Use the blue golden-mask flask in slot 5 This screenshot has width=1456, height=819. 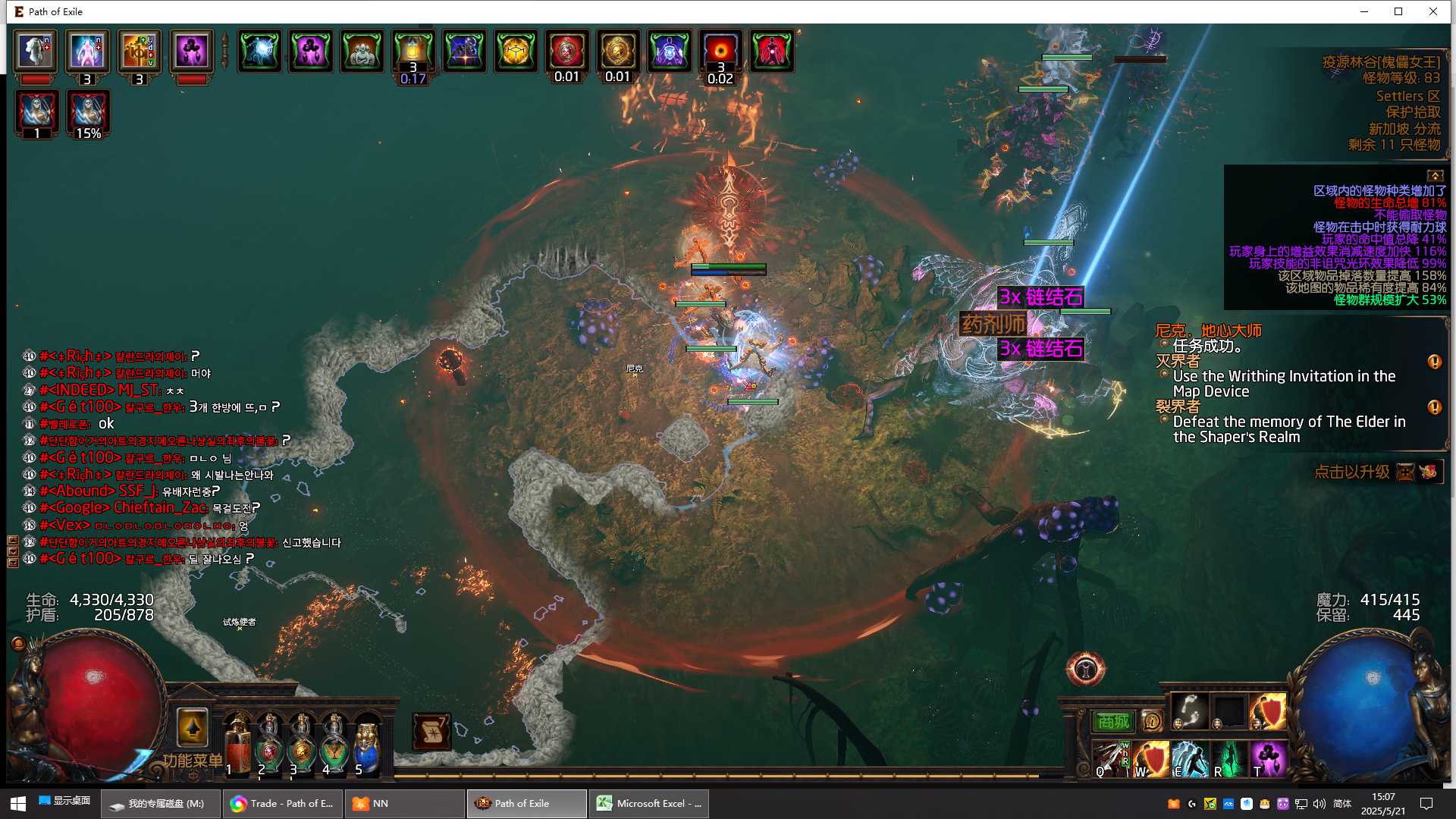point(367,744)
